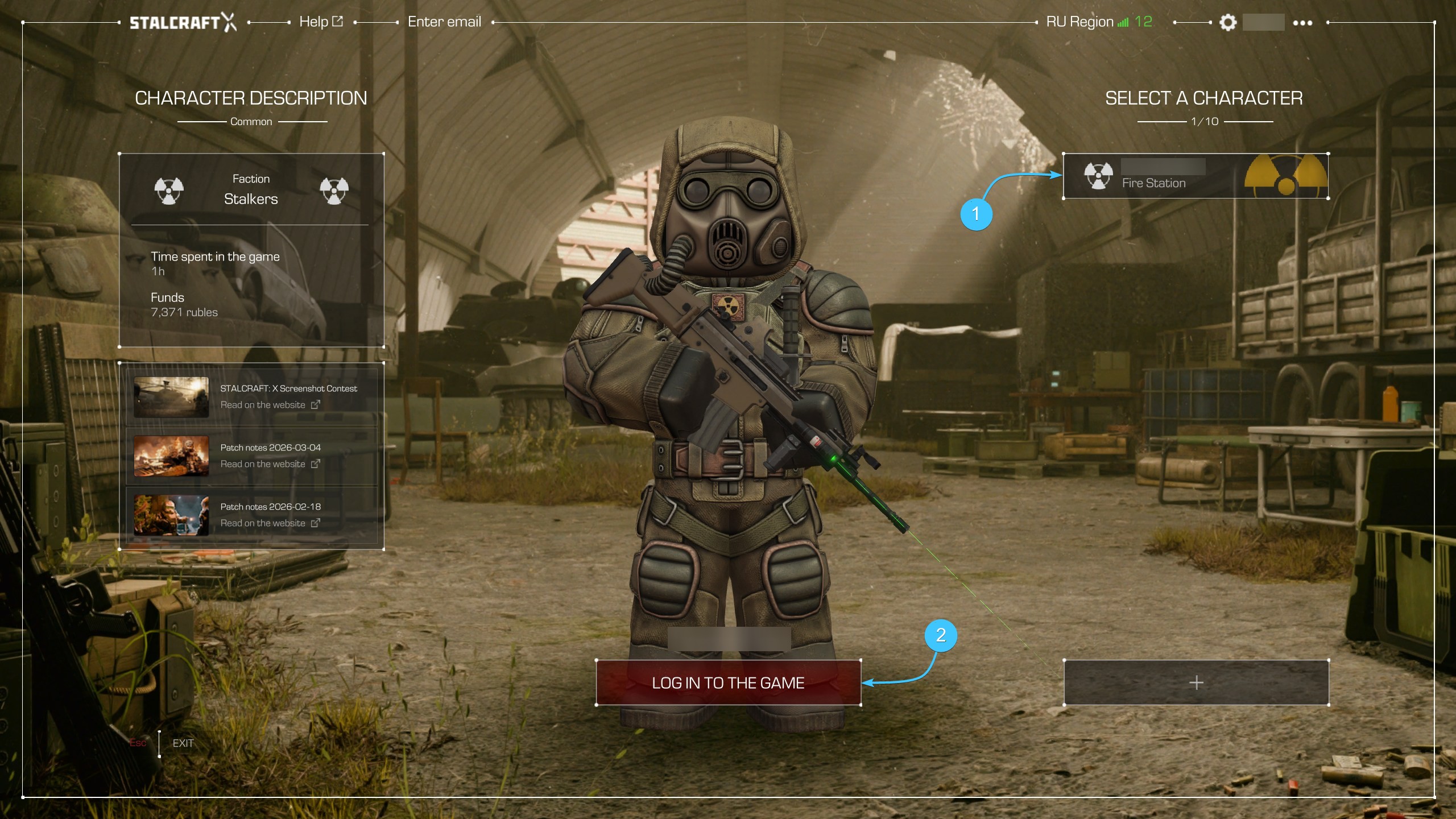
Task: Open settings with the gear icon
Action: [x=1228, y=23]
